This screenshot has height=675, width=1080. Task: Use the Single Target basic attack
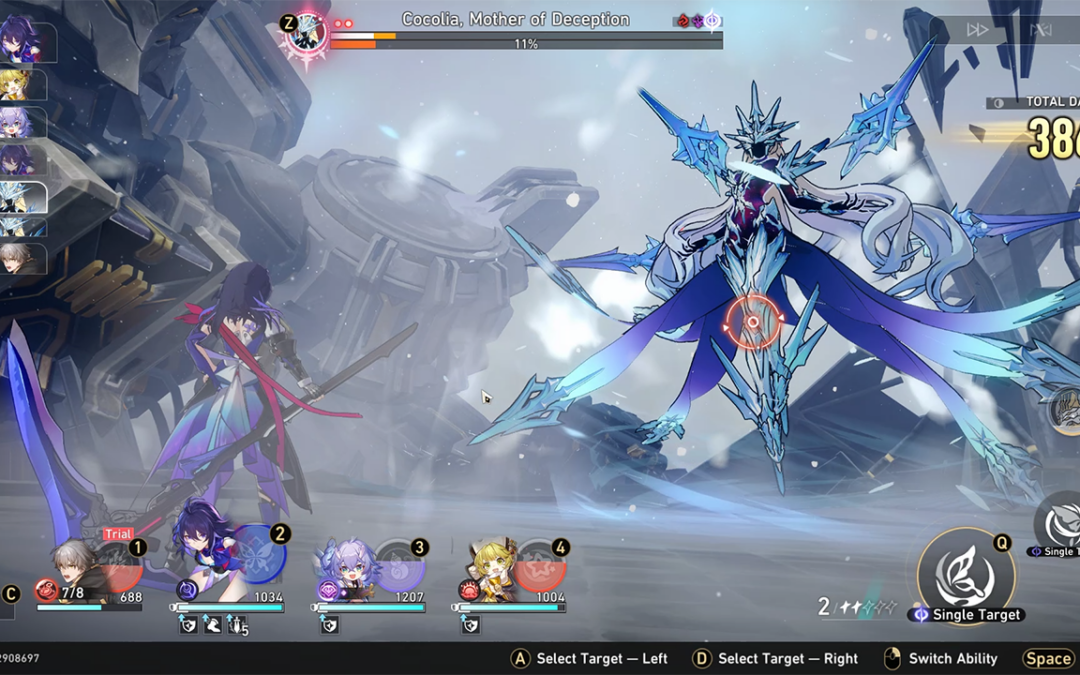tap(965, 576)
